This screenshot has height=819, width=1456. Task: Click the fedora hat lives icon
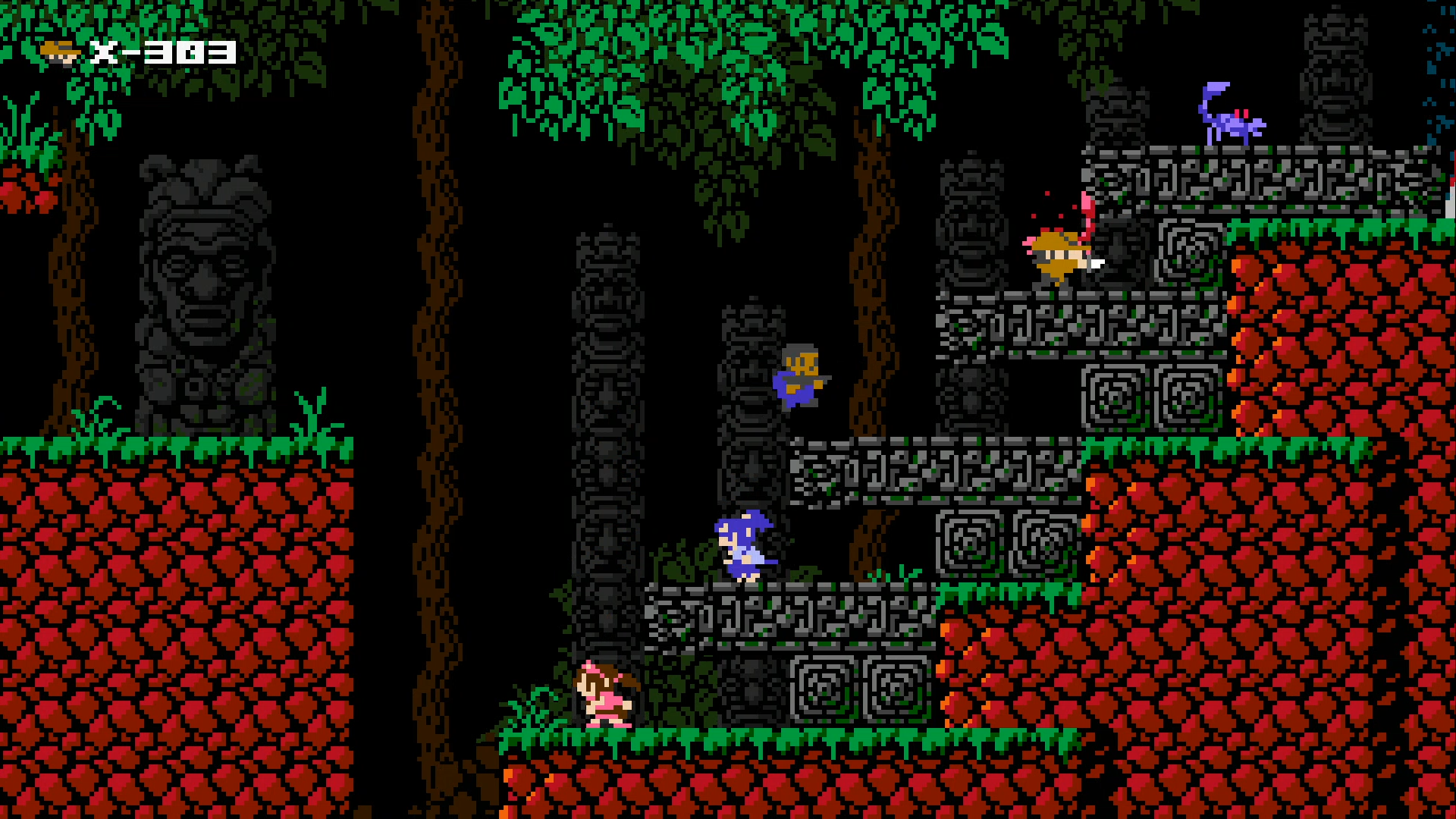tap(64, 49)
